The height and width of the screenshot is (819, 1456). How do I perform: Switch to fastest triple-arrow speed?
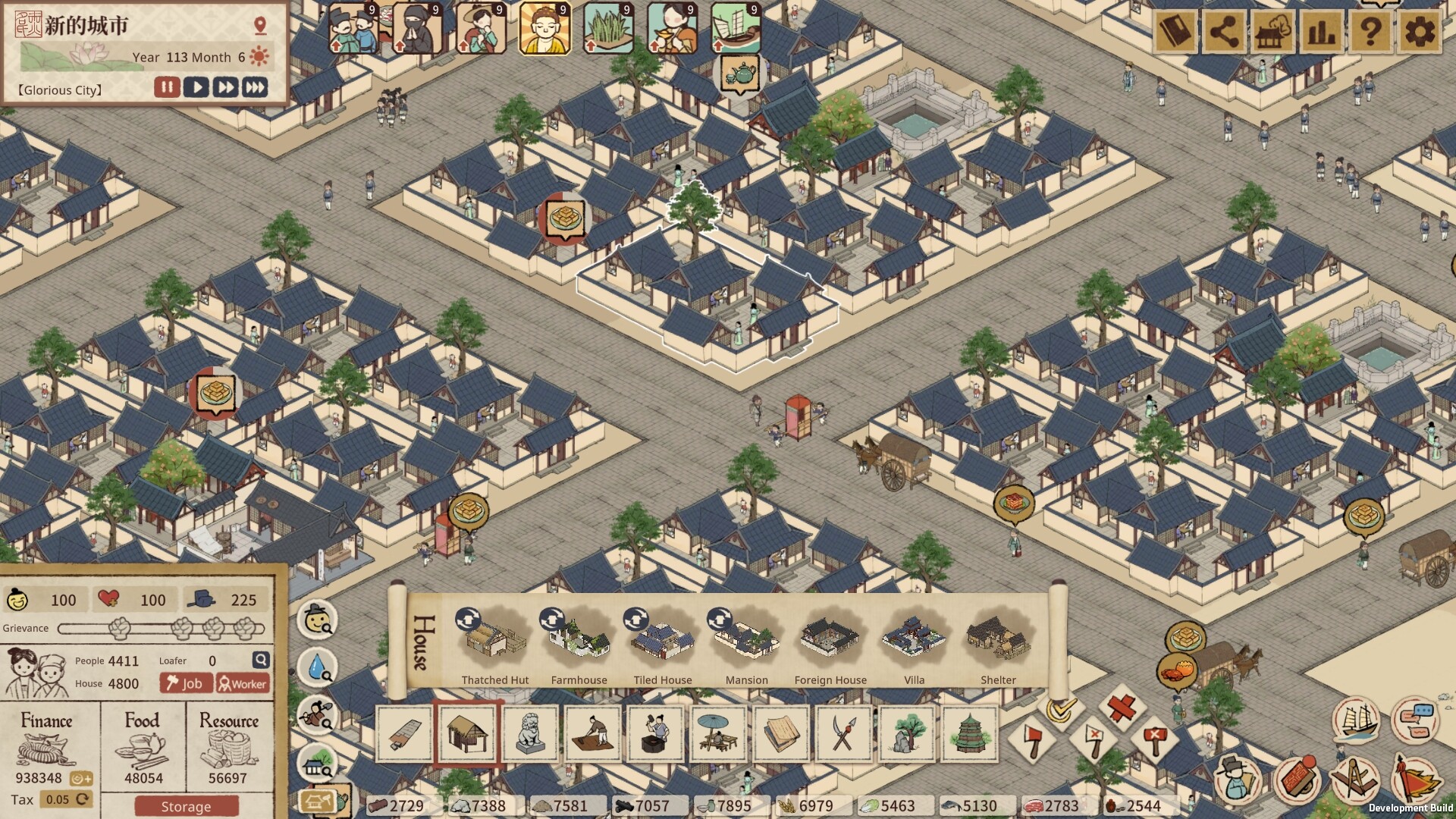(x=255, y=87)
